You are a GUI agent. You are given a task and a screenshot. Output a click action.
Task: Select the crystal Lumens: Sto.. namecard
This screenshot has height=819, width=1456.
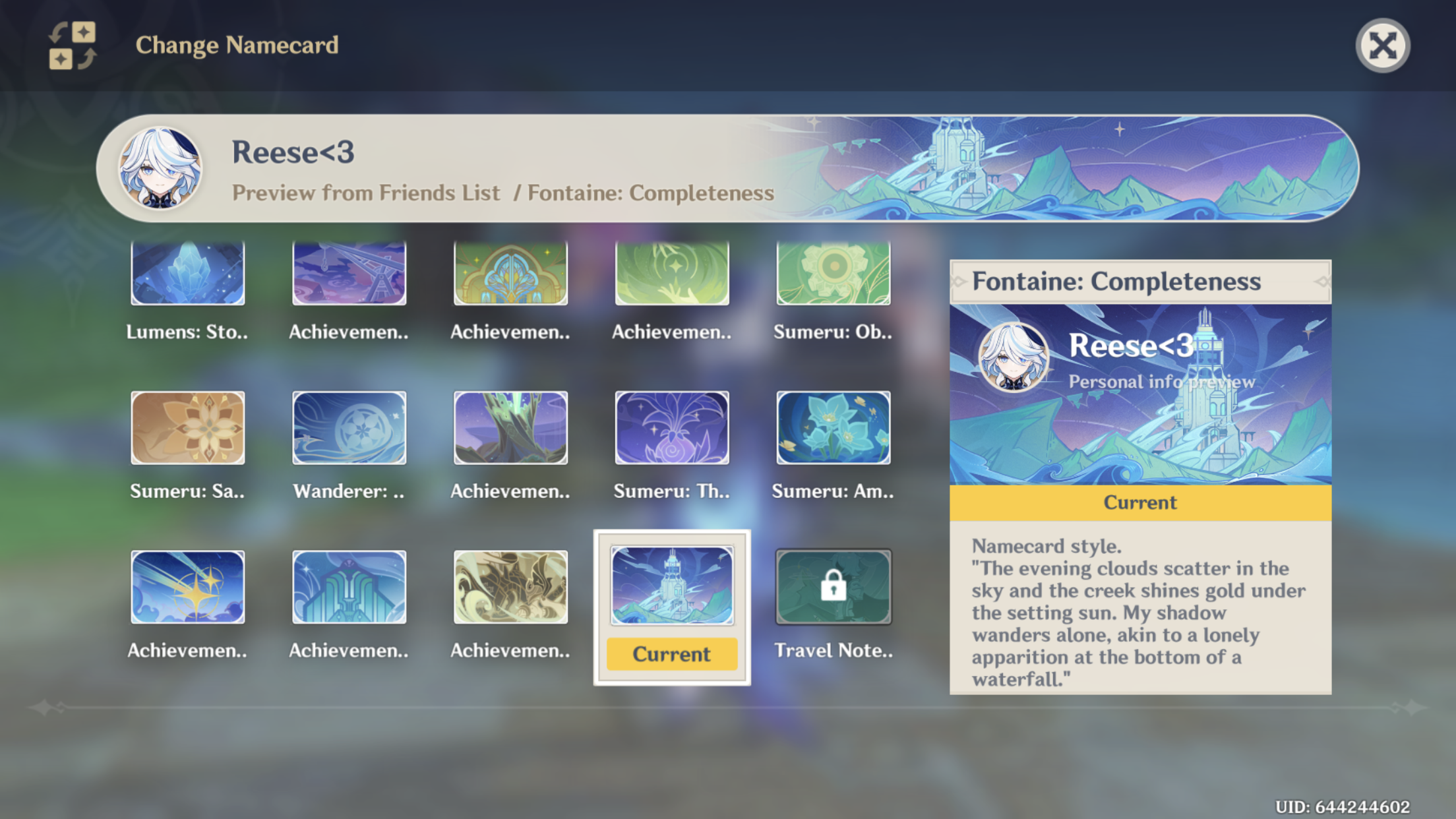point(188,274)
